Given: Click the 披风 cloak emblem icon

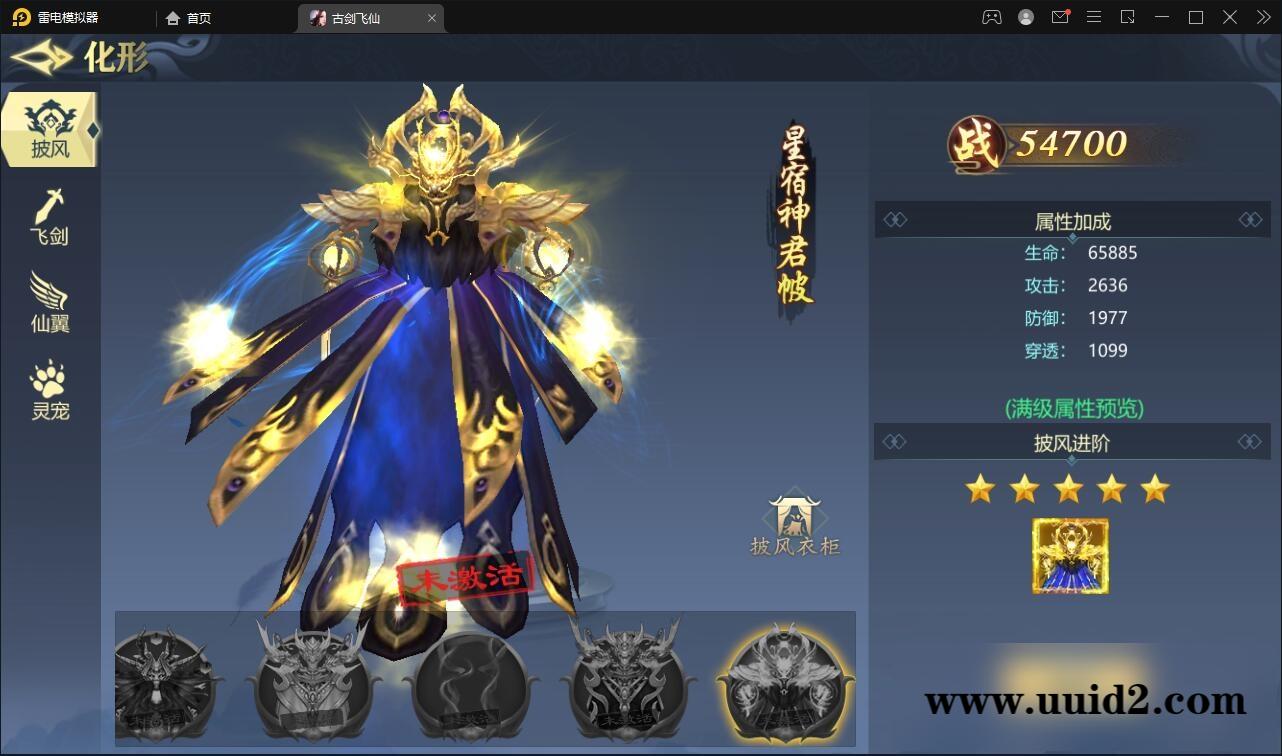Looking at the screenshot, I should click(x=48, y=118).
